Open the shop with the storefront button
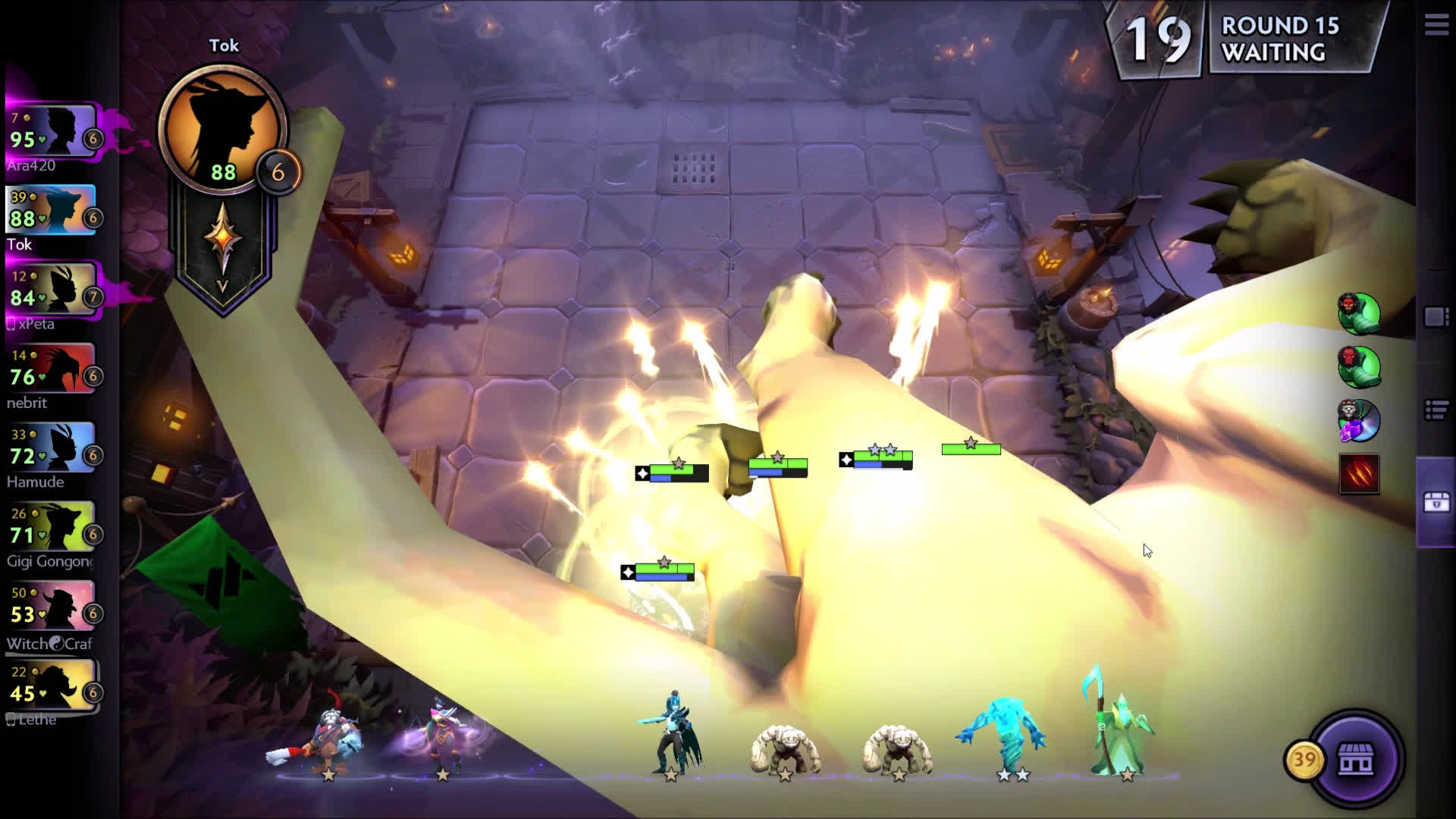 (1355, 759)
